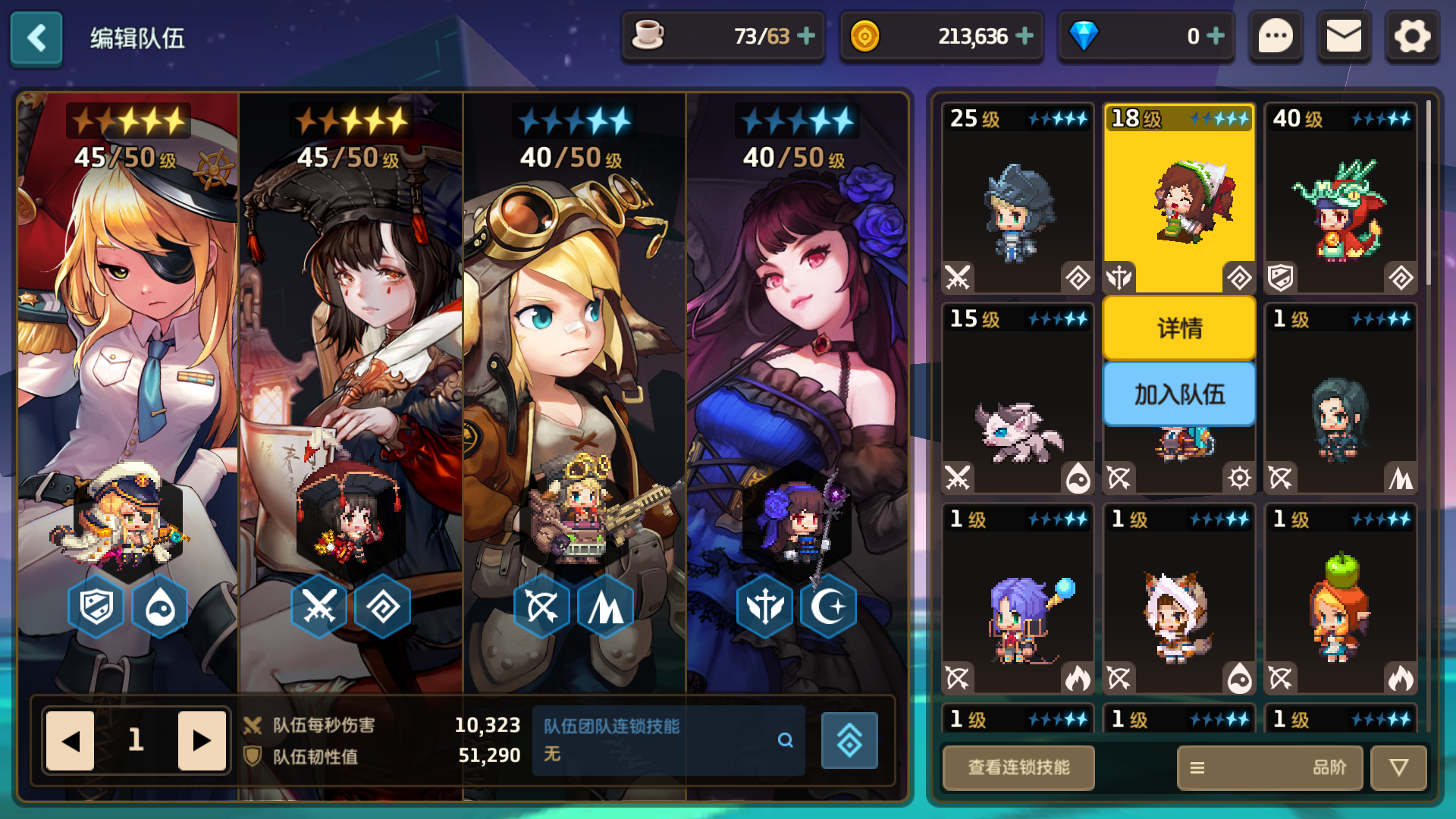Open the 品阶 sort dropdown

click(1269, 767)
